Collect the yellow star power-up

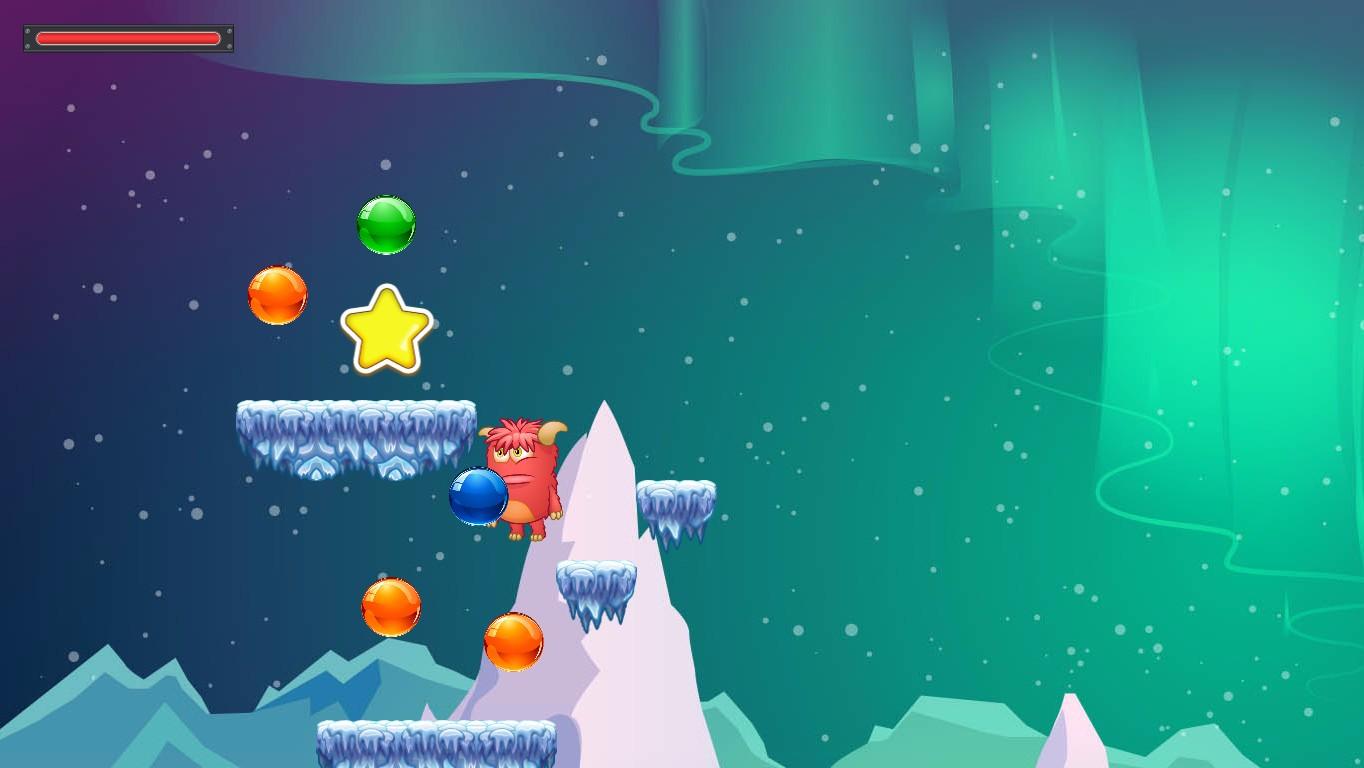387,330
